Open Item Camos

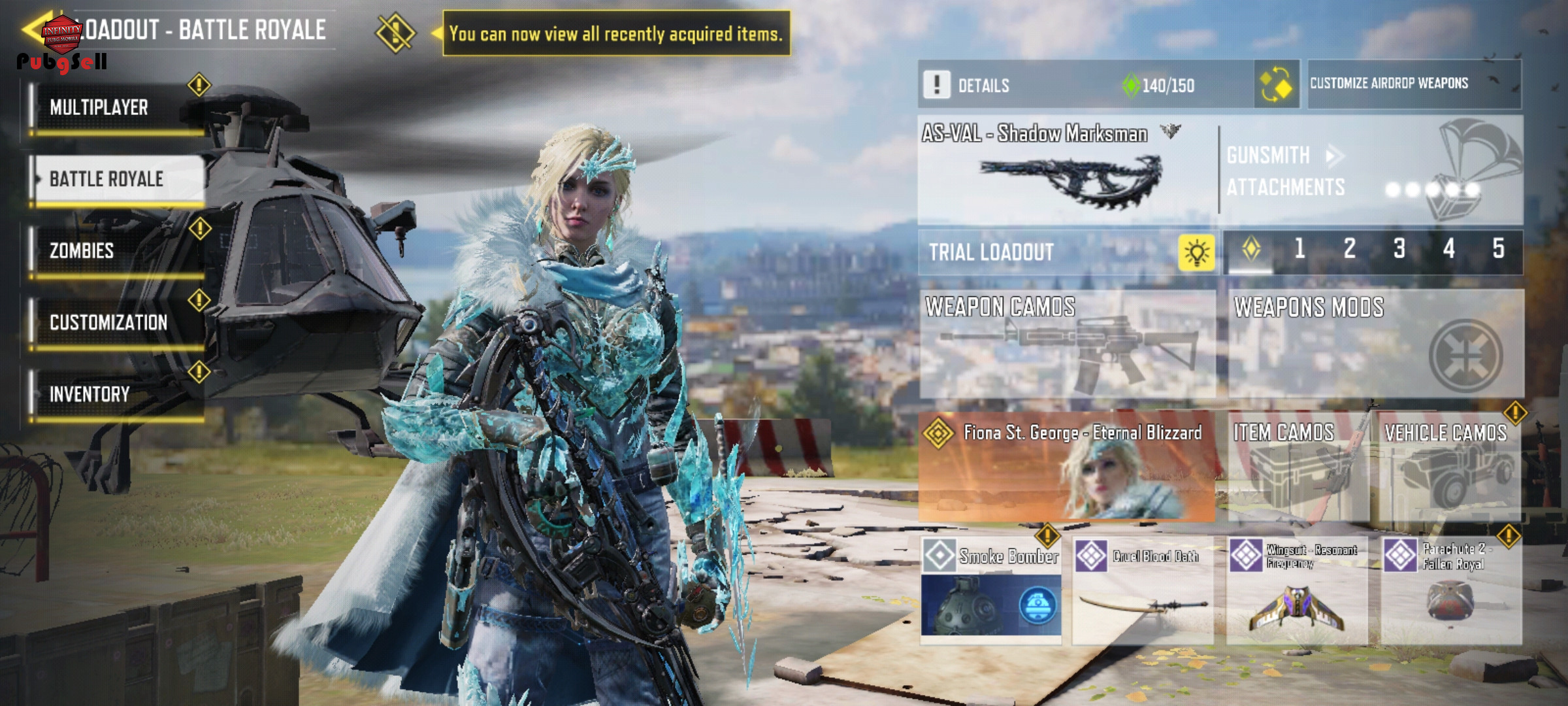click(x=1298, y=465)
